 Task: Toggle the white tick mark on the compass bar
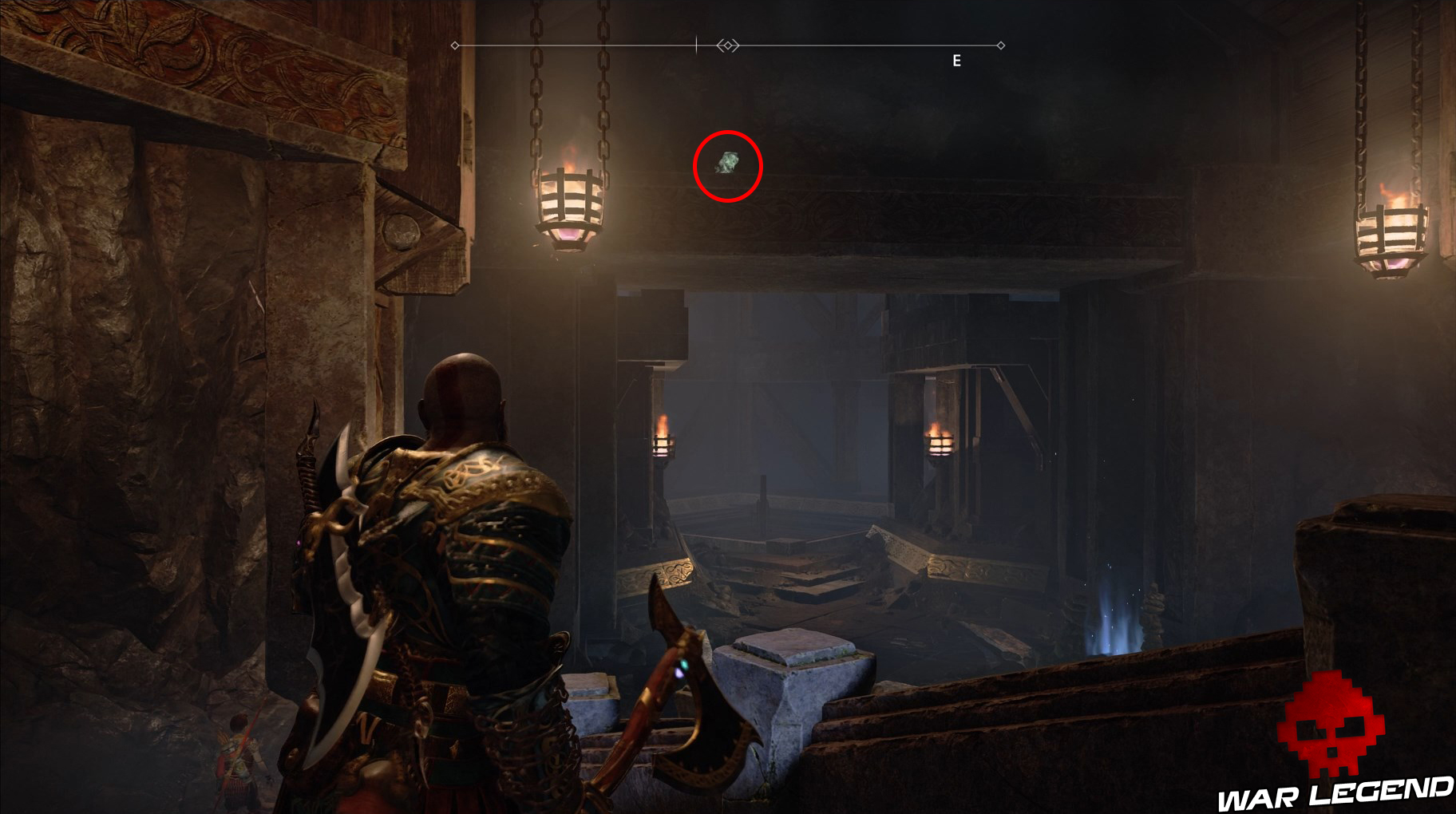pyautogui.click(x=697, y=44)
